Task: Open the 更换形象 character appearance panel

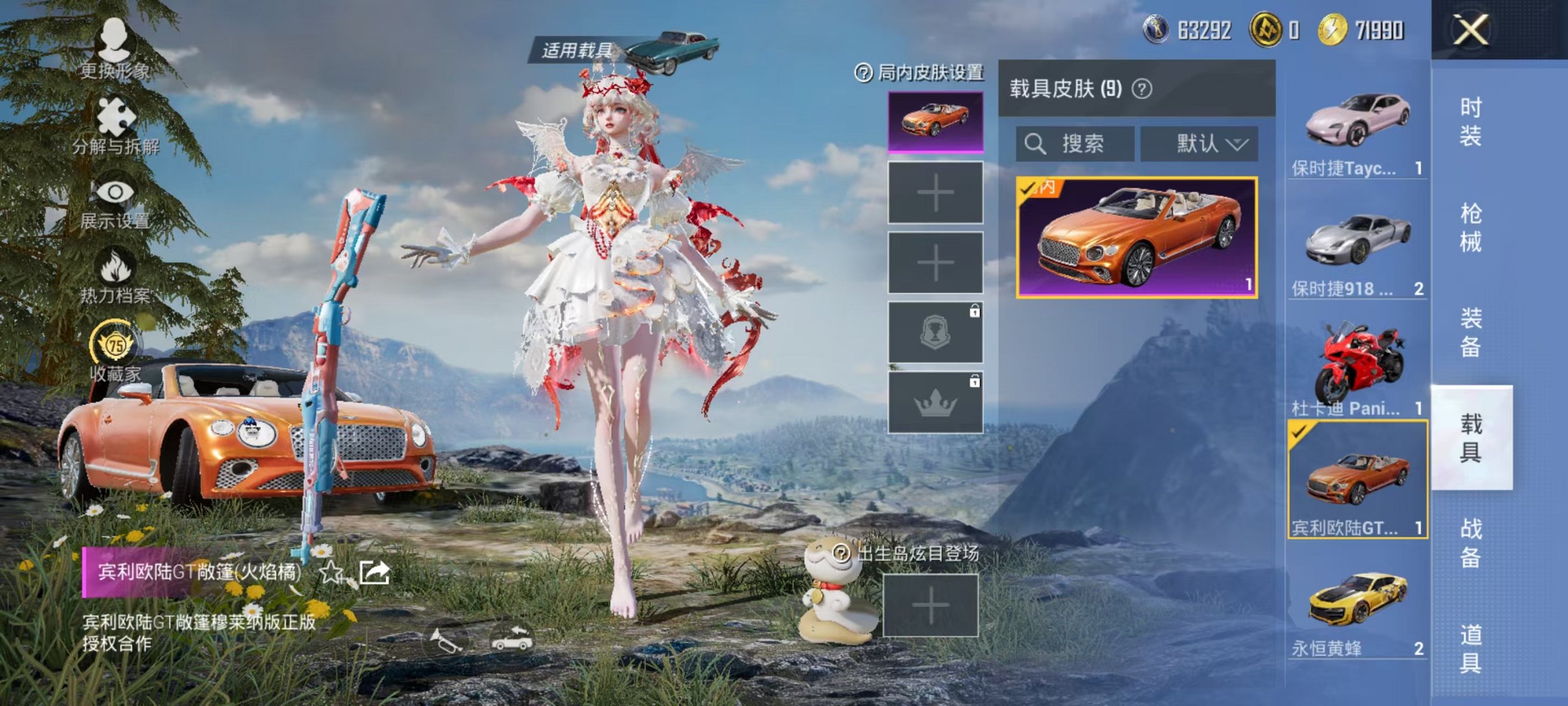Action: pyautogui.click(x=115, y=55)
